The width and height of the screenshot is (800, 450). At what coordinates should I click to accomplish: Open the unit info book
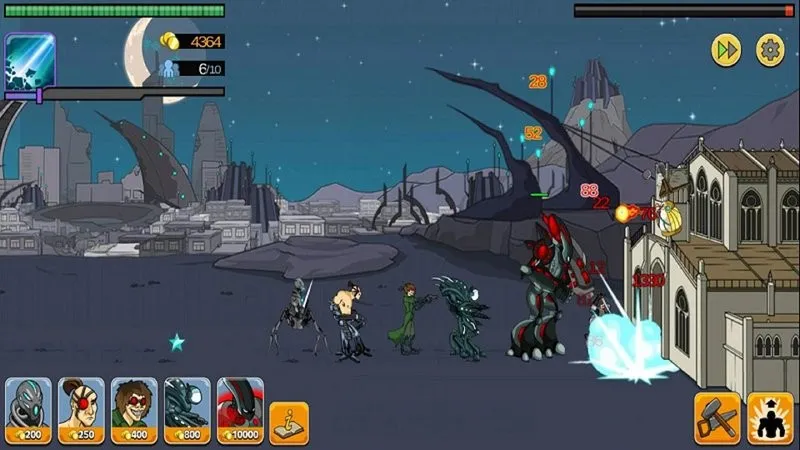click(289, 422)
